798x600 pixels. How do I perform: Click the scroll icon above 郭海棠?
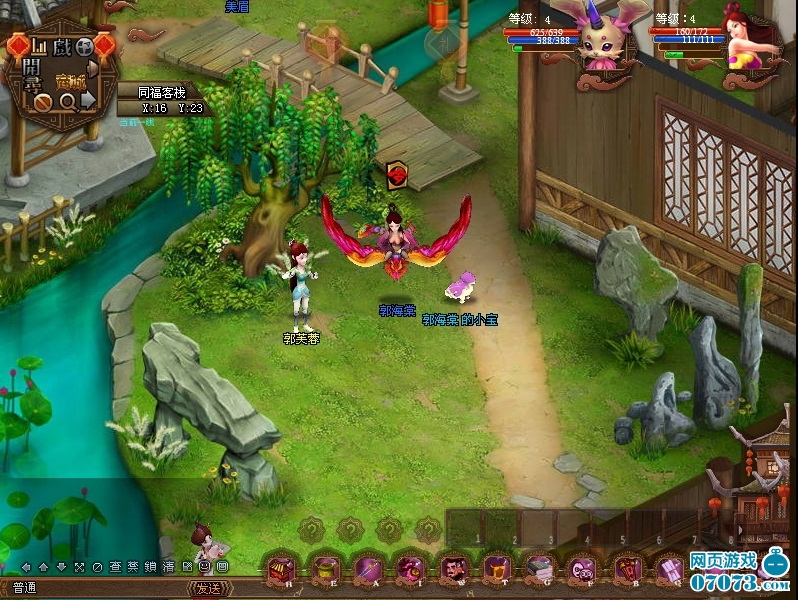[396, 175]
